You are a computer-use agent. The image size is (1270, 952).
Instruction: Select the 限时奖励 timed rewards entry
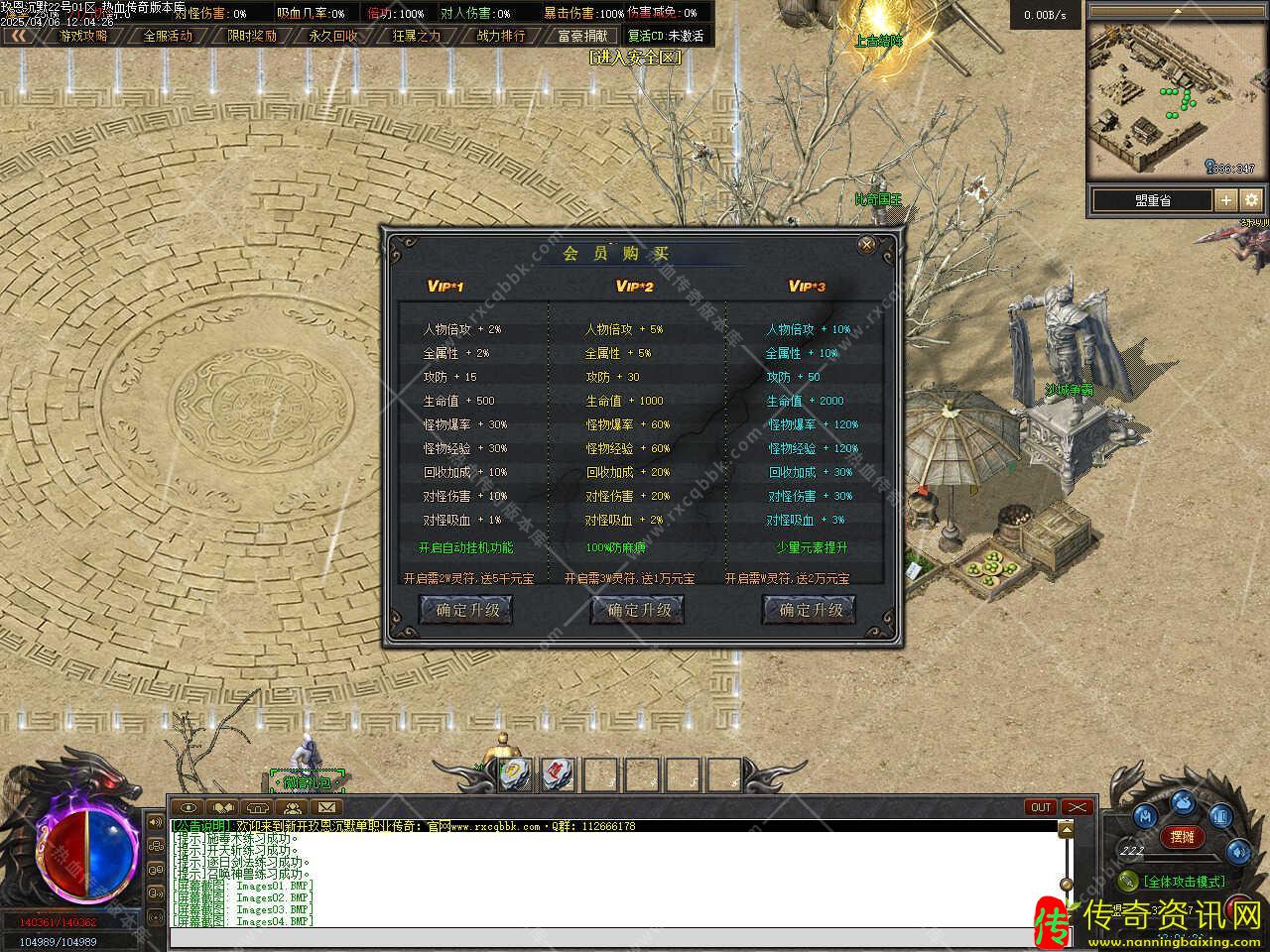[x=252, y=36]
